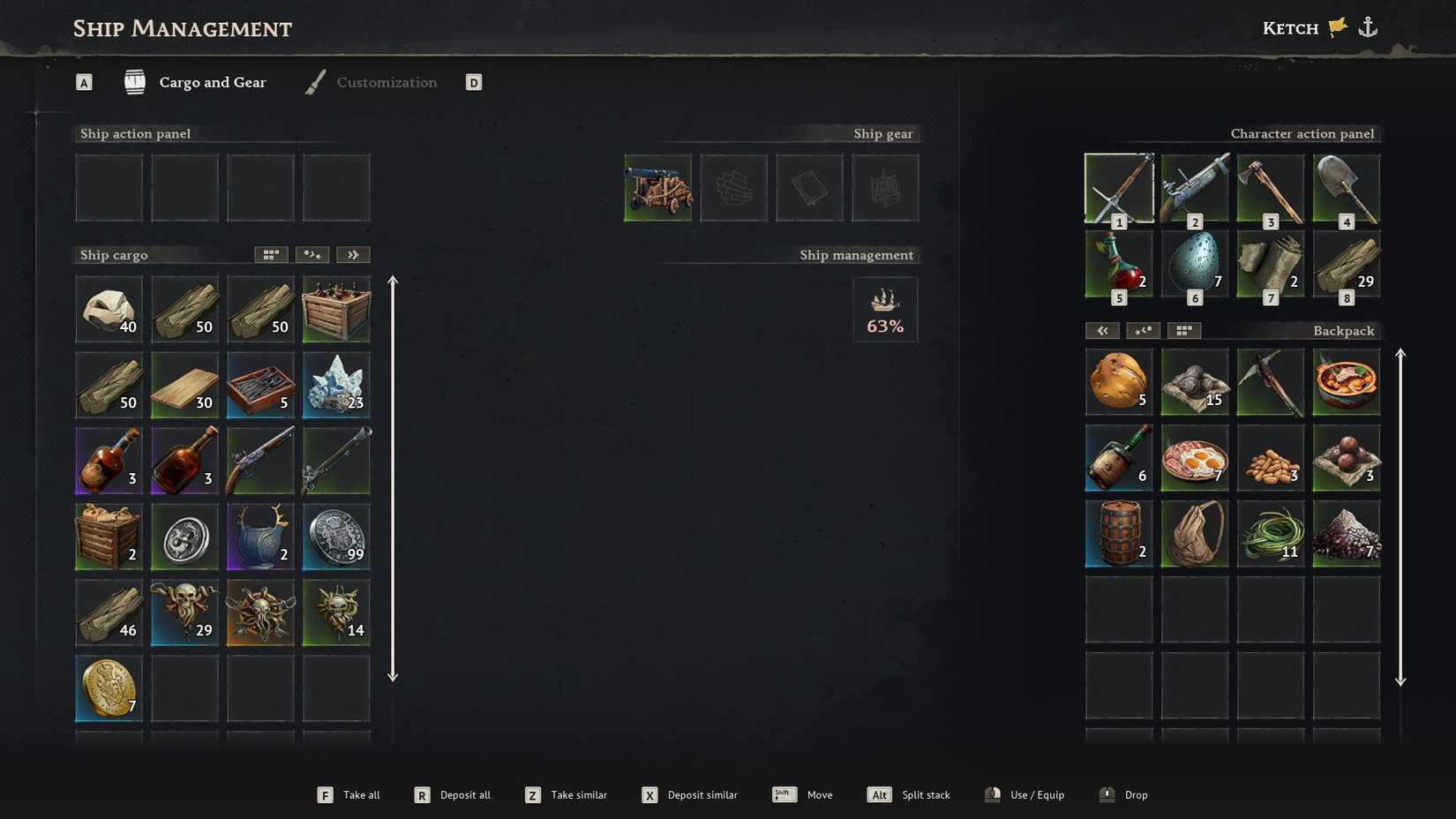Click the Split stack control
This screenshot has height=819, width=1456.
point(909,794)
